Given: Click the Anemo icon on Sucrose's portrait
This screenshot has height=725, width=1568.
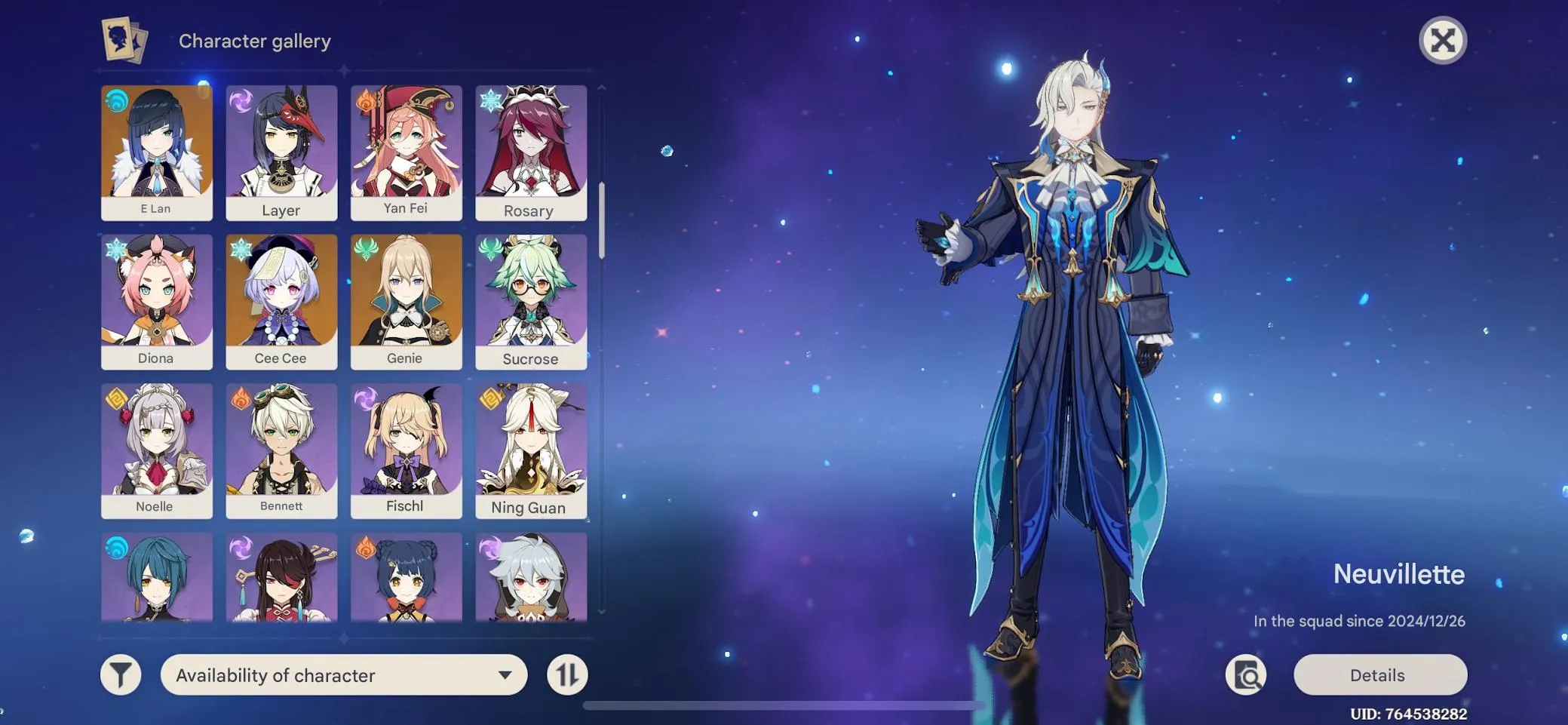Looking at the screenshot, I should pyautogui.click(x=490, y=247).
